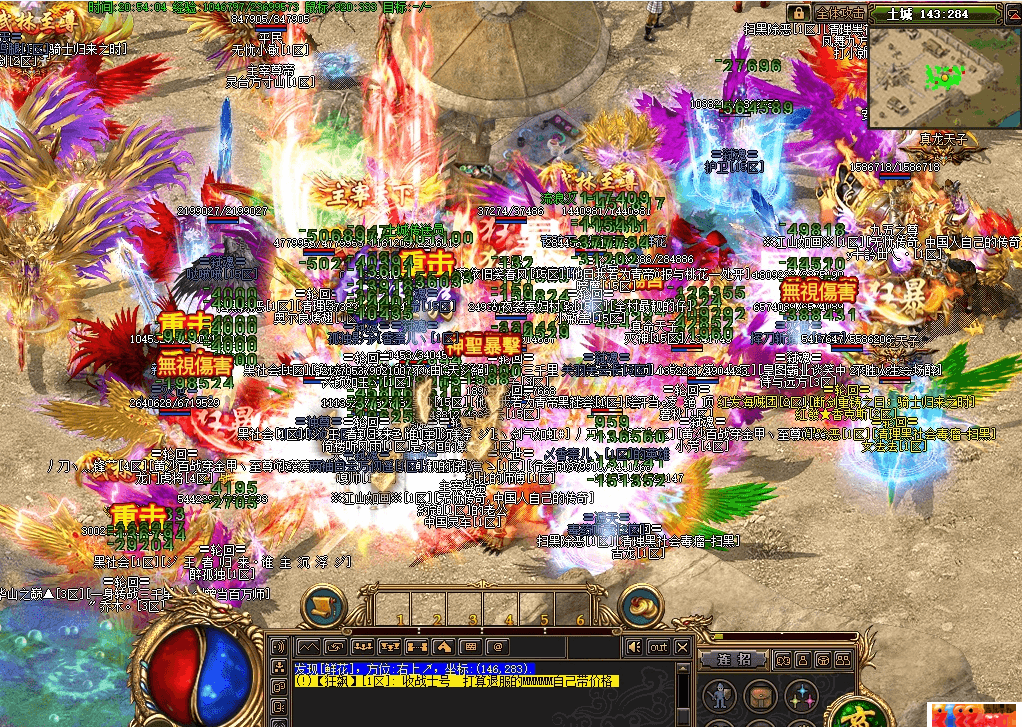
Task: Open the treasure chest bag icon
Action: (758, 697)
